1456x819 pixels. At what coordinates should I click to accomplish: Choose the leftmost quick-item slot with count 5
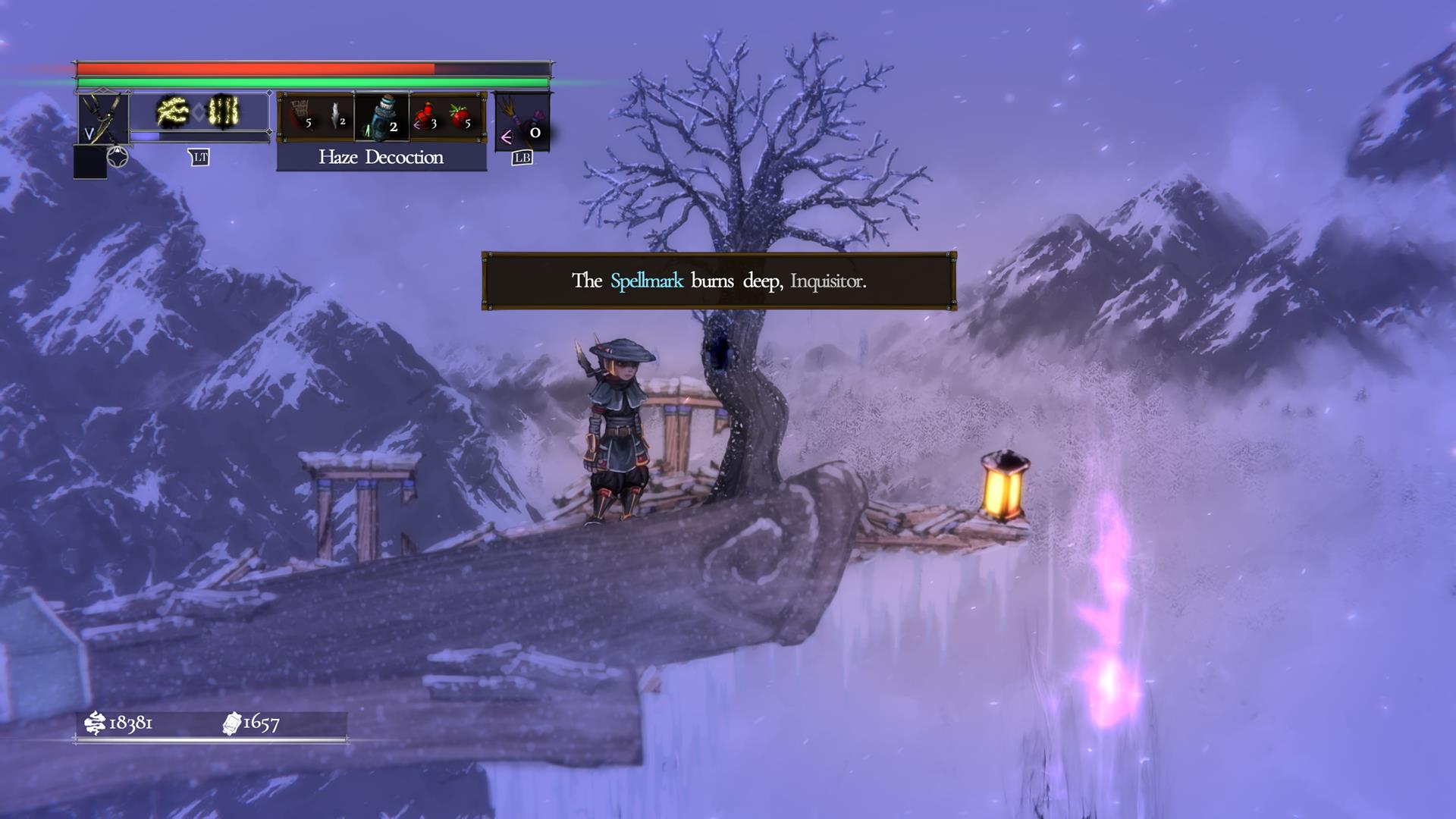click(301, 116)
